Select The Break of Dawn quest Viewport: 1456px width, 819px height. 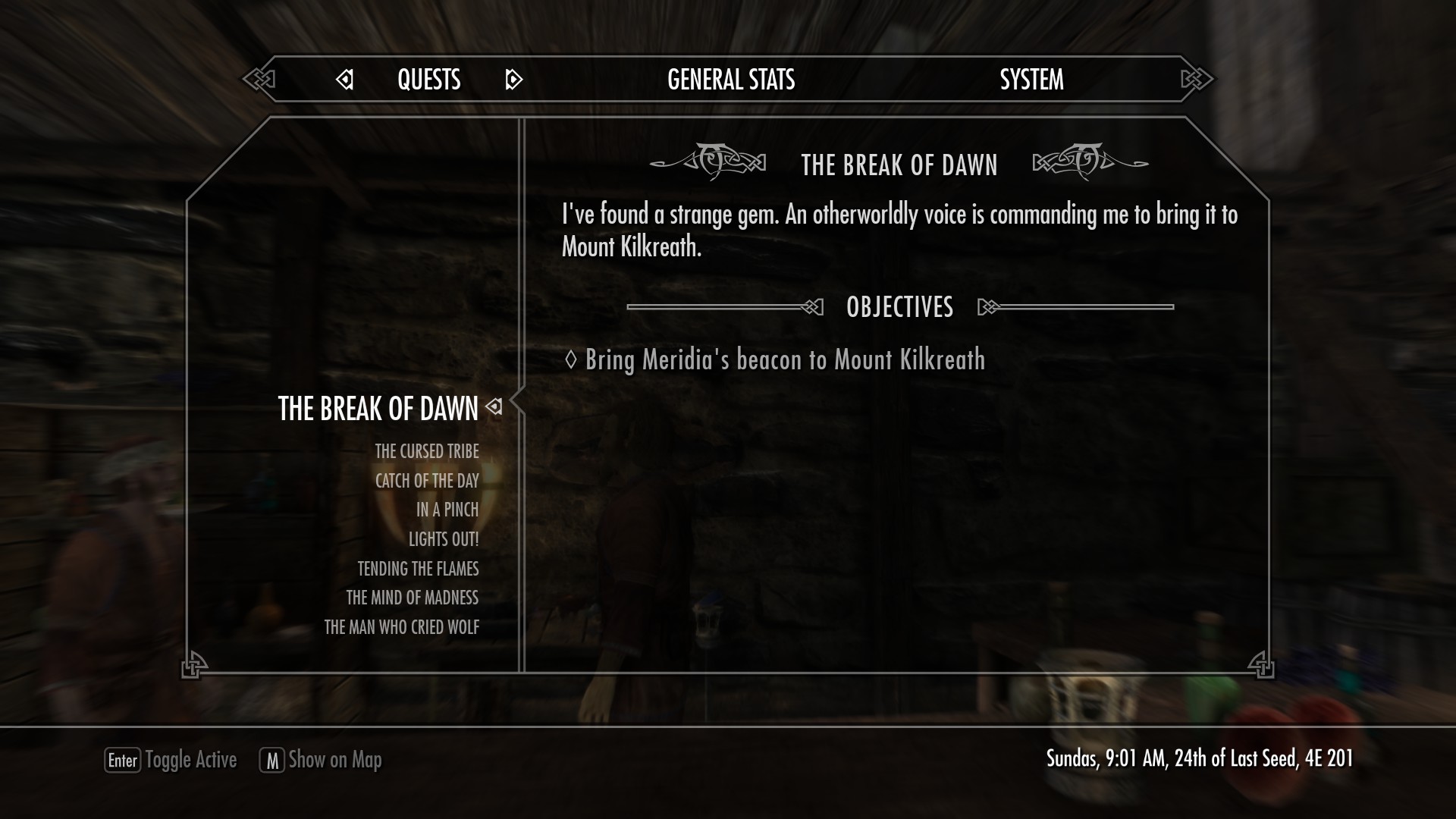(x=378, y=409)
